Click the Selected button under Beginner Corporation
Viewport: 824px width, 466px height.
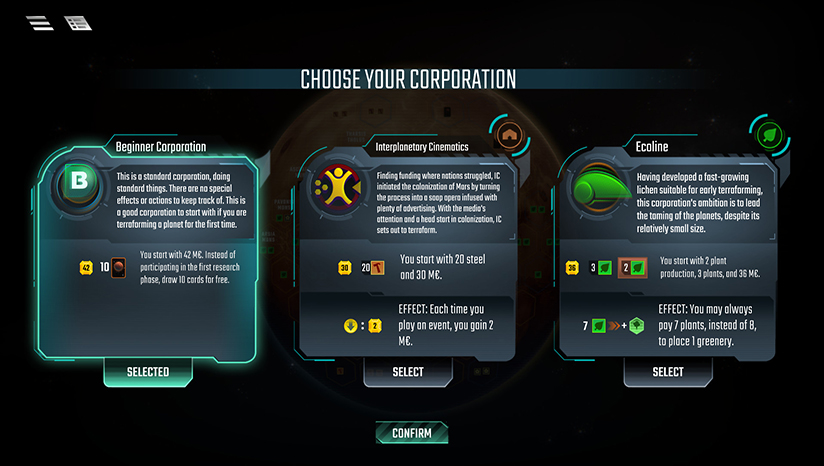(147, 372)
